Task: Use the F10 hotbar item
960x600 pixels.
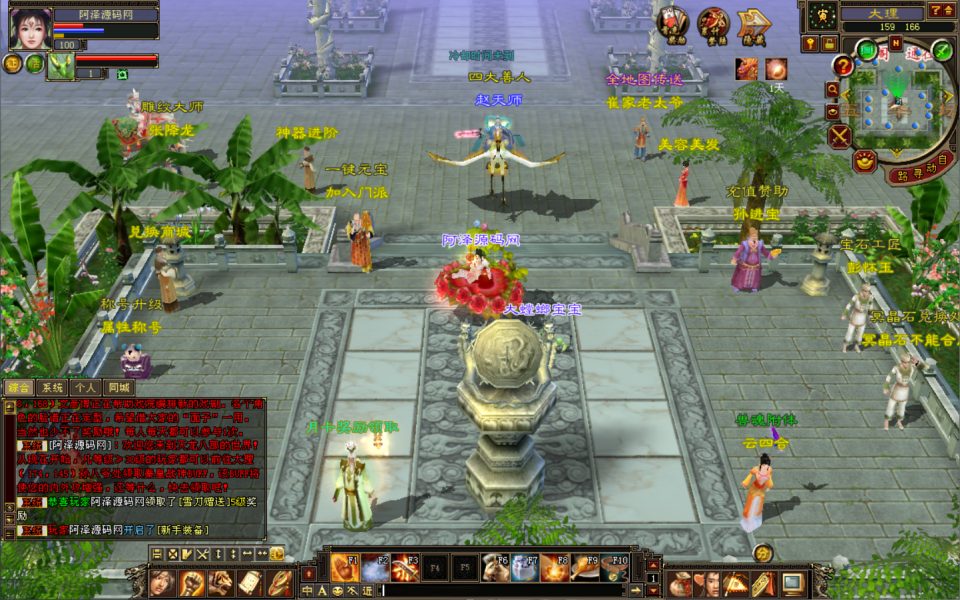Action: pyautogui.click(x=615, y=567)
